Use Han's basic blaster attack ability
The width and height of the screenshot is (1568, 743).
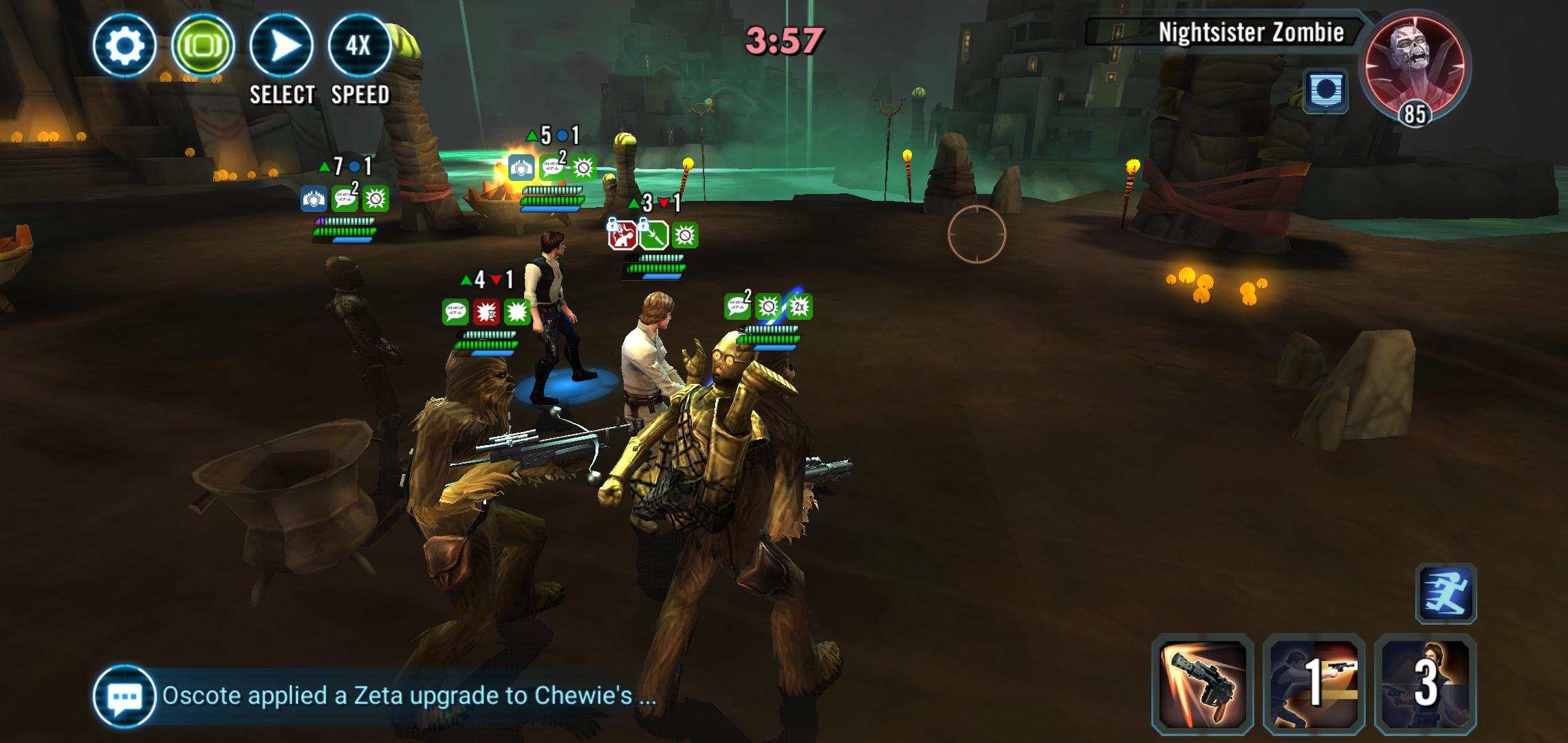click(x=1202, y=682)
